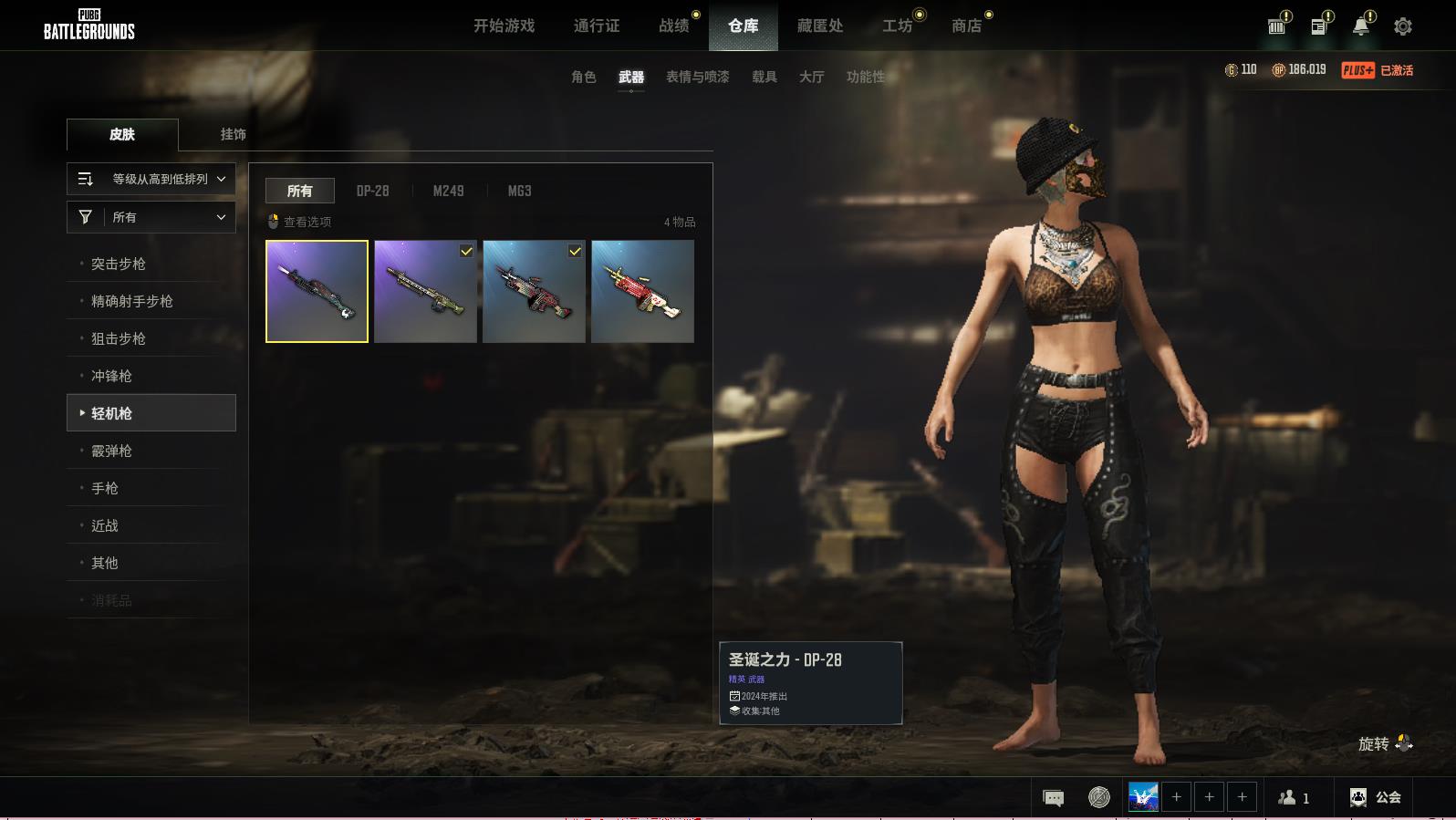Screen dimensions: 1456x820
Task: Open the sort order dropdown 等级从高到低排列
Action: [x=151, y=179]
